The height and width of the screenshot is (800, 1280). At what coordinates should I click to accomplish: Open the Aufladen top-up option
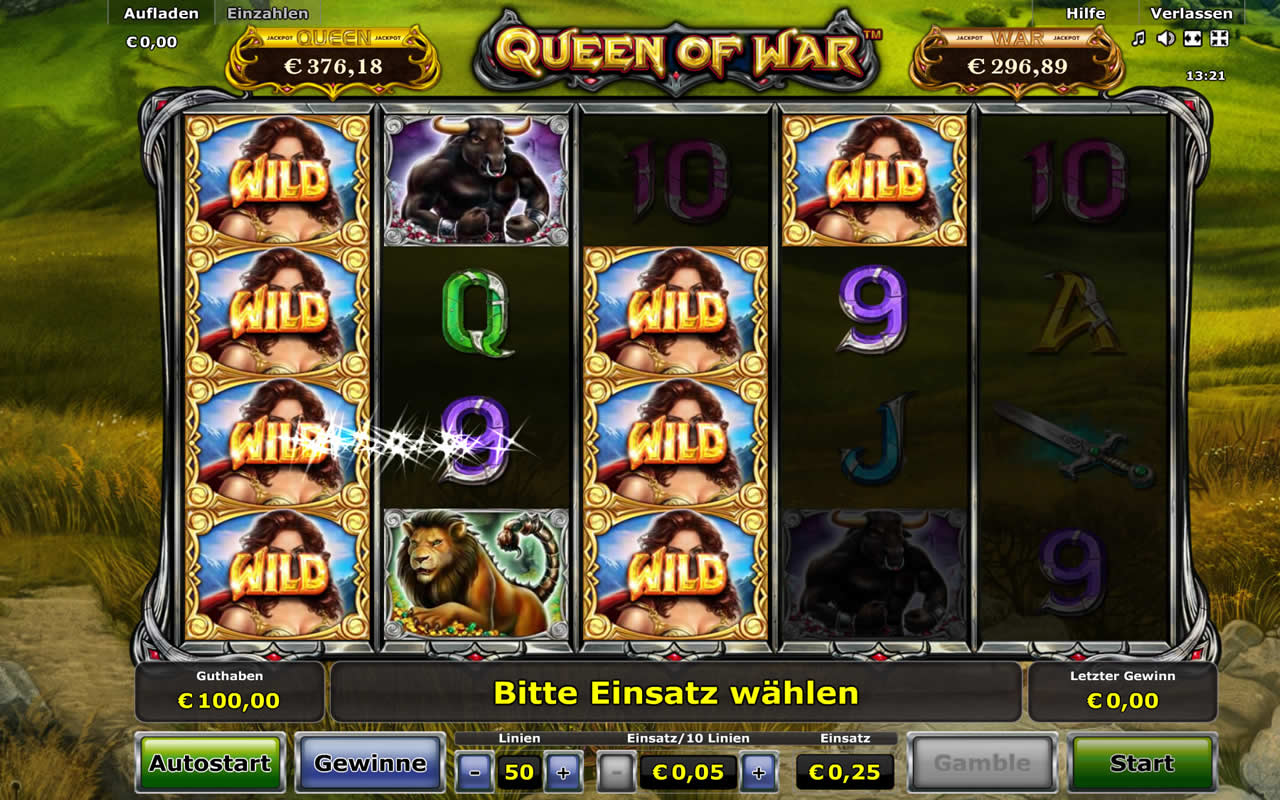(x=161, y=14)
